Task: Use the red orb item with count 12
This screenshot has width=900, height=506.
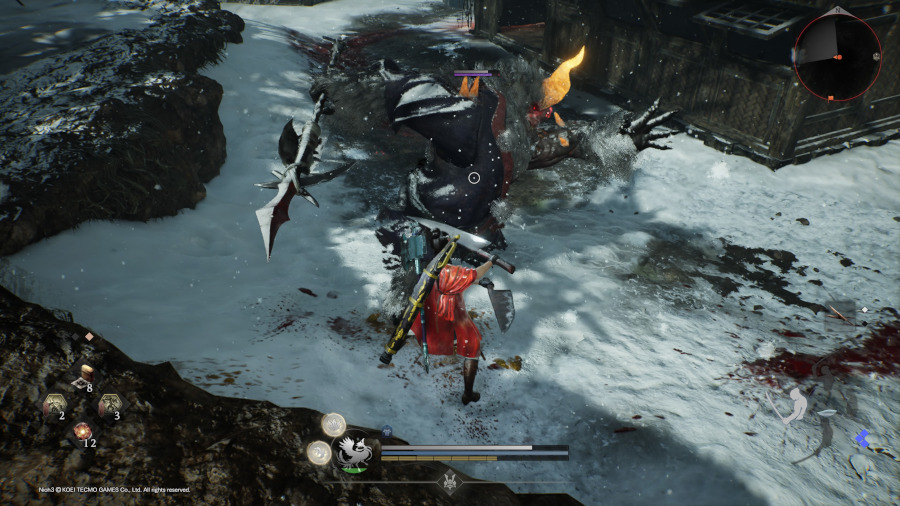Action: click(x=81, y=432)
